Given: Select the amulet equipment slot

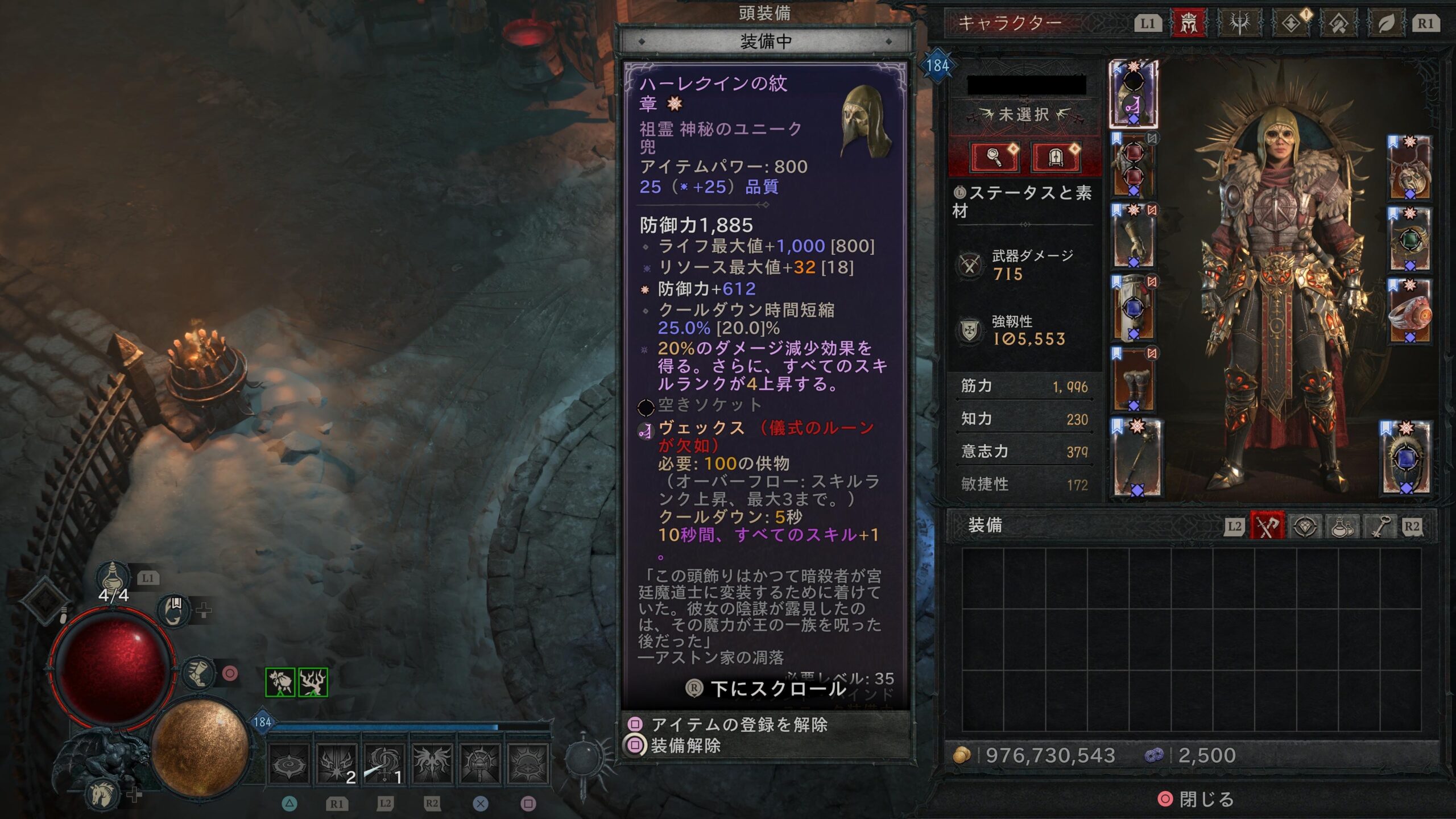Looking at the screenshot, I should [x=1409, y=168].
